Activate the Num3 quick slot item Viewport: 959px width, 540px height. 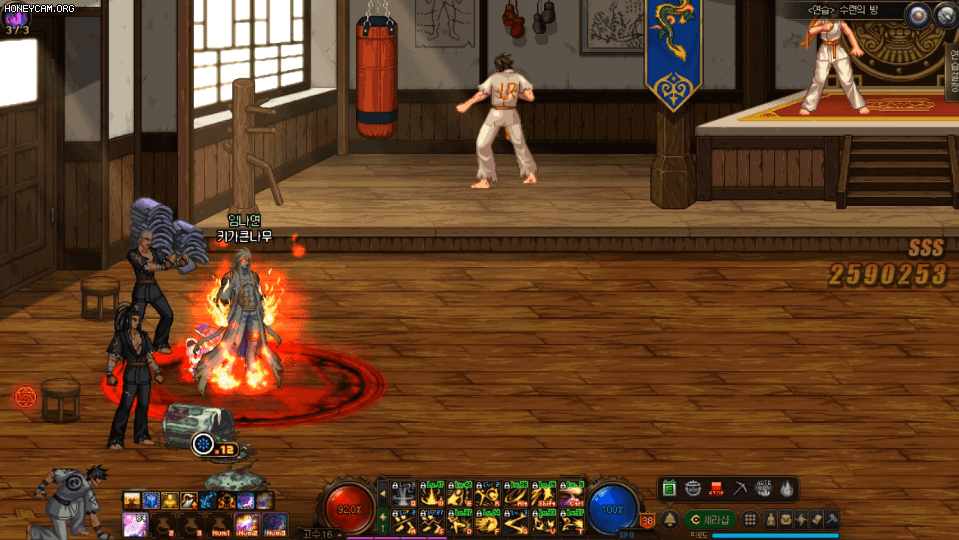[x=274, y=522]
